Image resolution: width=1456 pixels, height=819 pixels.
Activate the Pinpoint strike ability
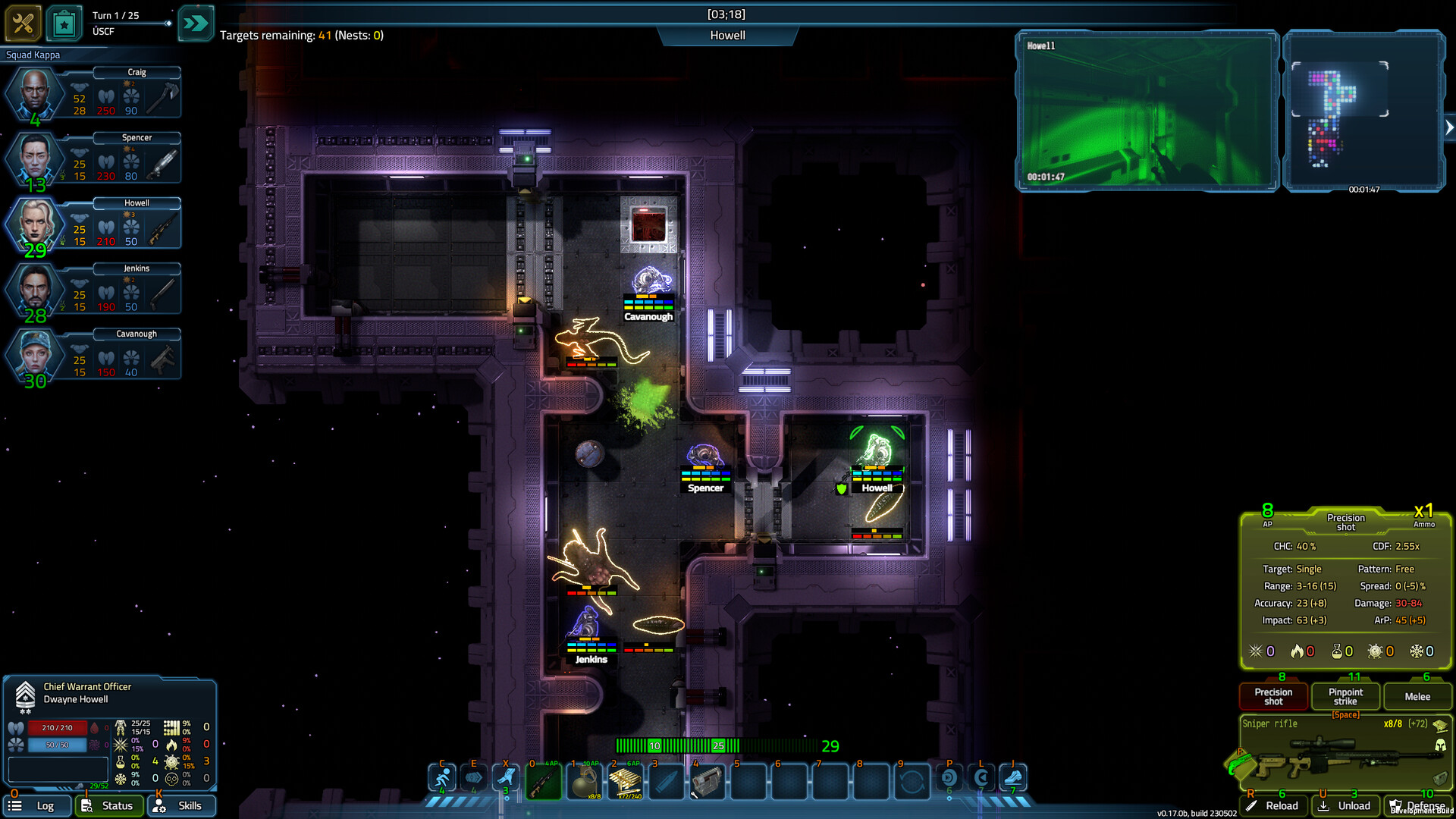[1345, 695]
